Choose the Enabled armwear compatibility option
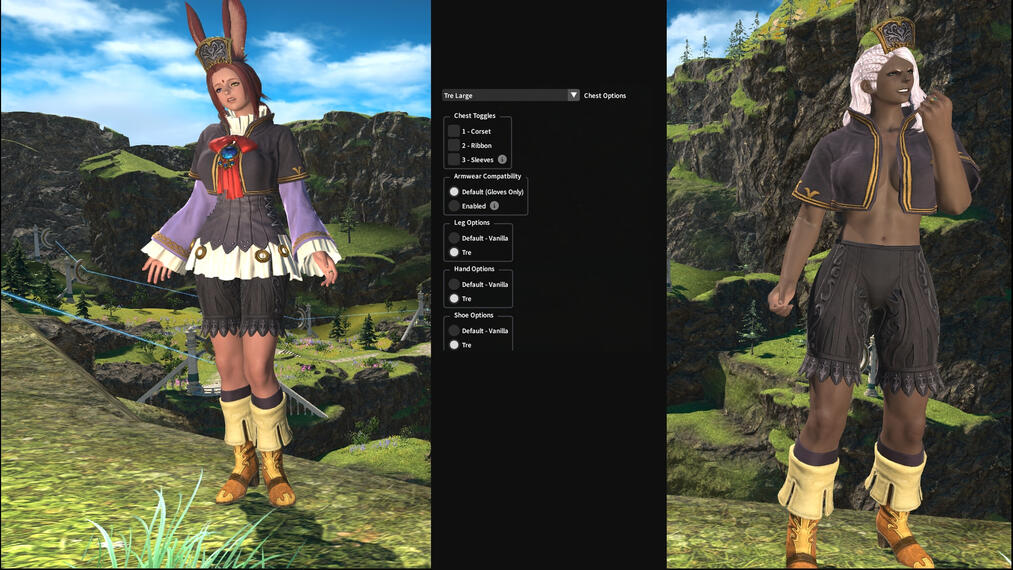 (x=454, y=206)
